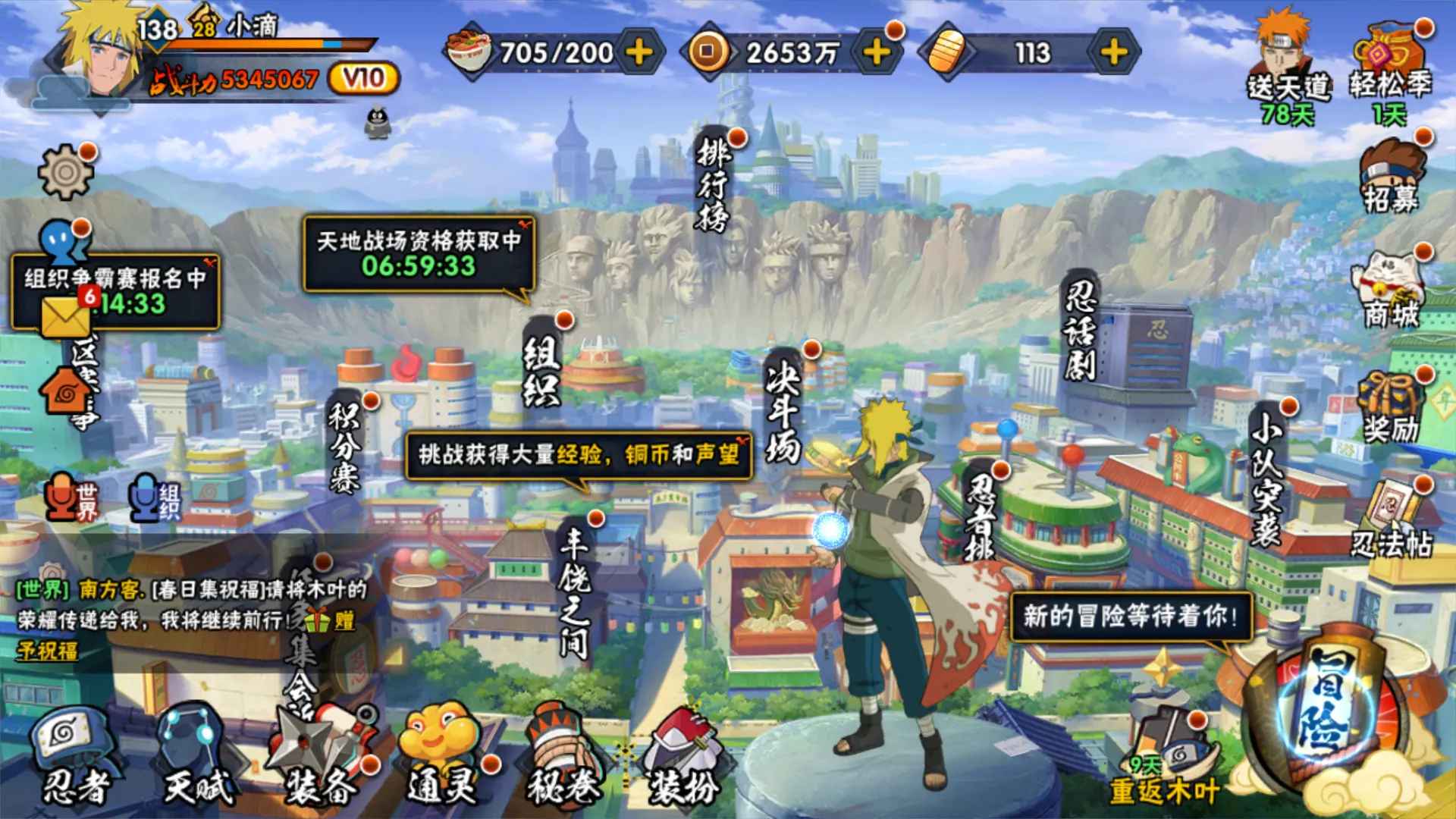1456x819 pixels.
Task: Open the settings gear icon
Action: tap(66, 171)
